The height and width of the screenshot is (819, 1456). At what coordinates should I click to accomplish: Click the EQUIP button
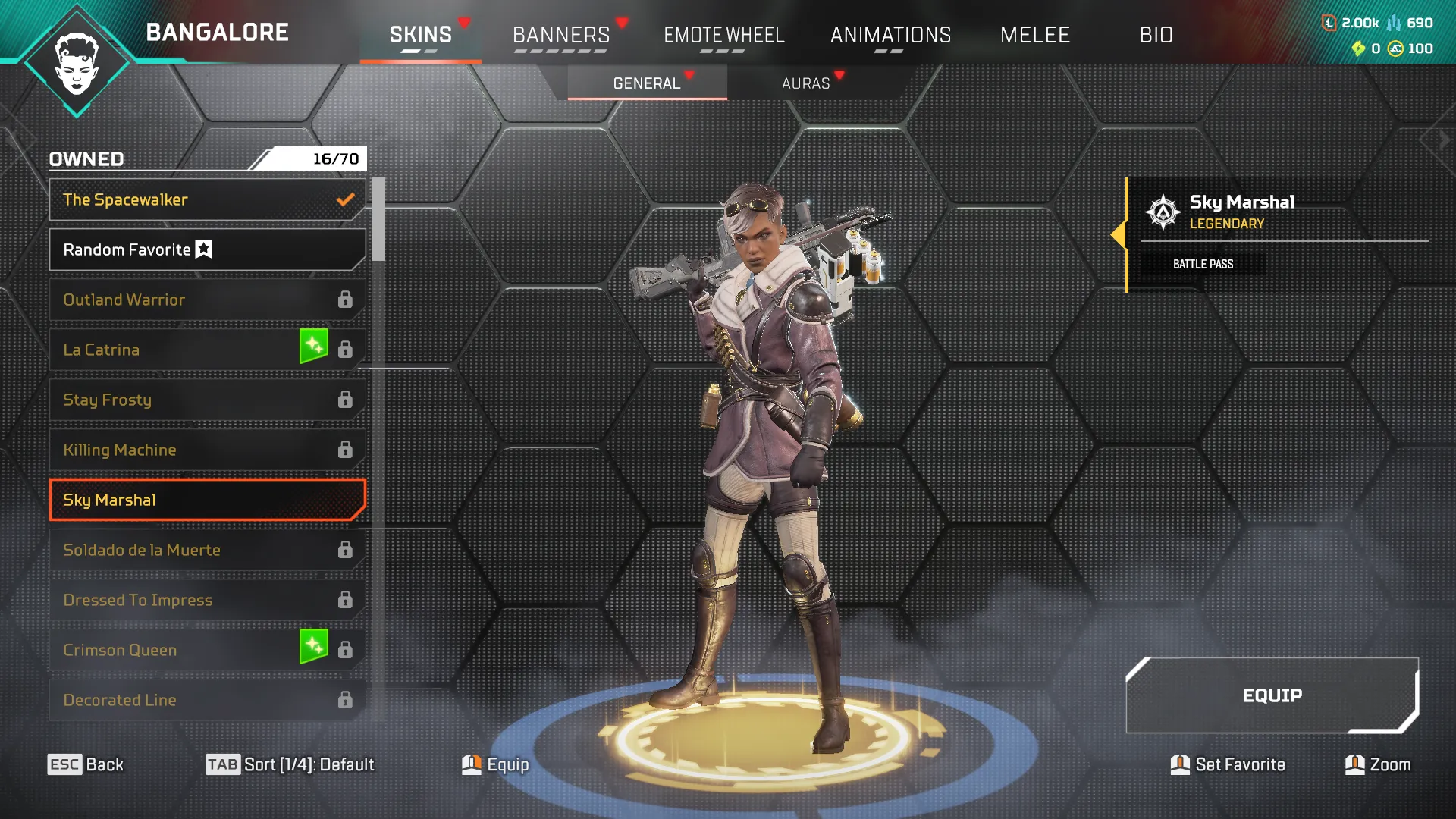[x=1272, y=695]
